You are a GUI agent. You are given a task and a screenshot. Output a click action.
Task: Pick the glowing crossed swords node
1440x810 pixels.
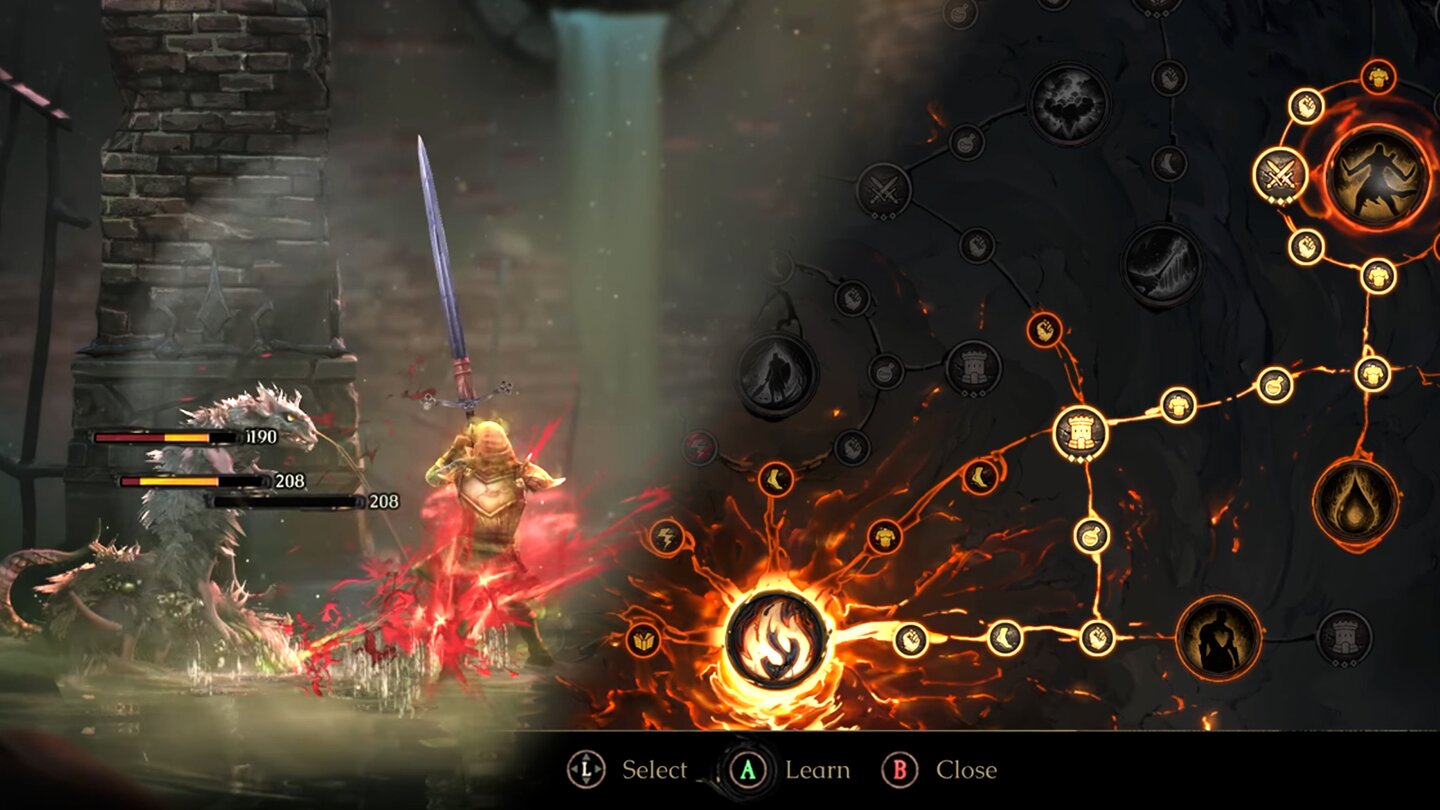point(1281,175)
